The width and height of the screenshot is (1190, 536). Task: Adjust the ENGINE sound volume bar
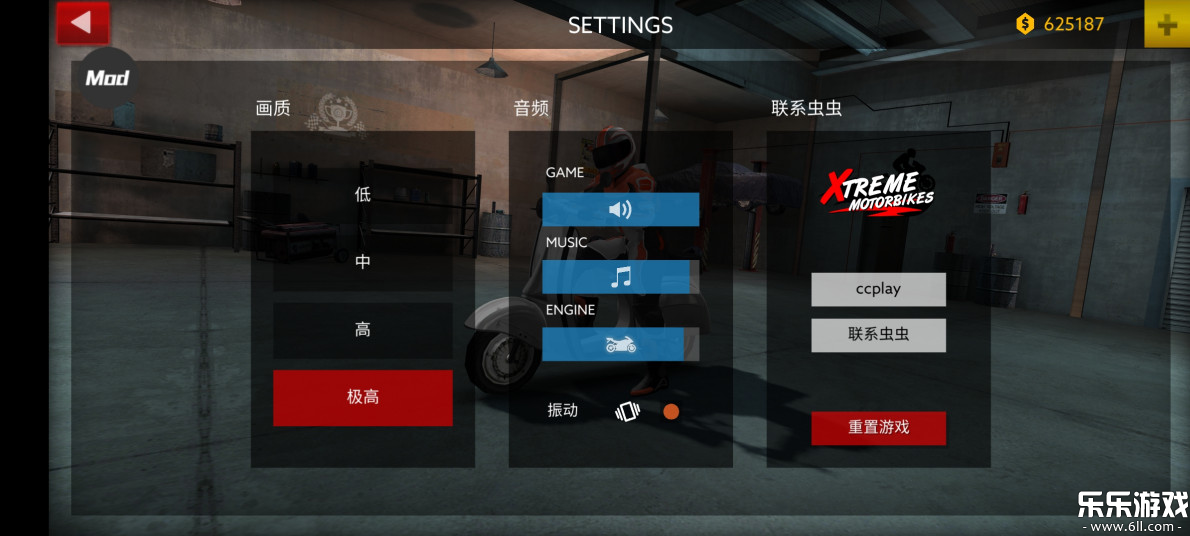tap(620, 344)
